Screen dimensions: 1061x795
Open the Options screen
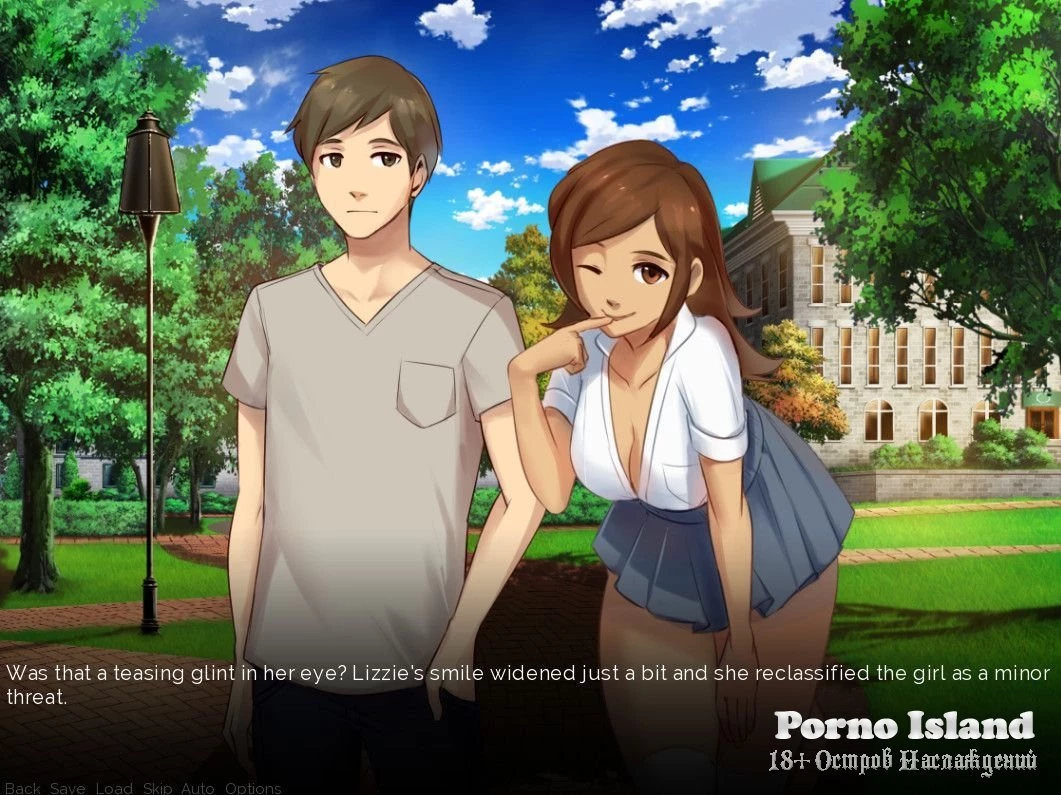point(253,788)
